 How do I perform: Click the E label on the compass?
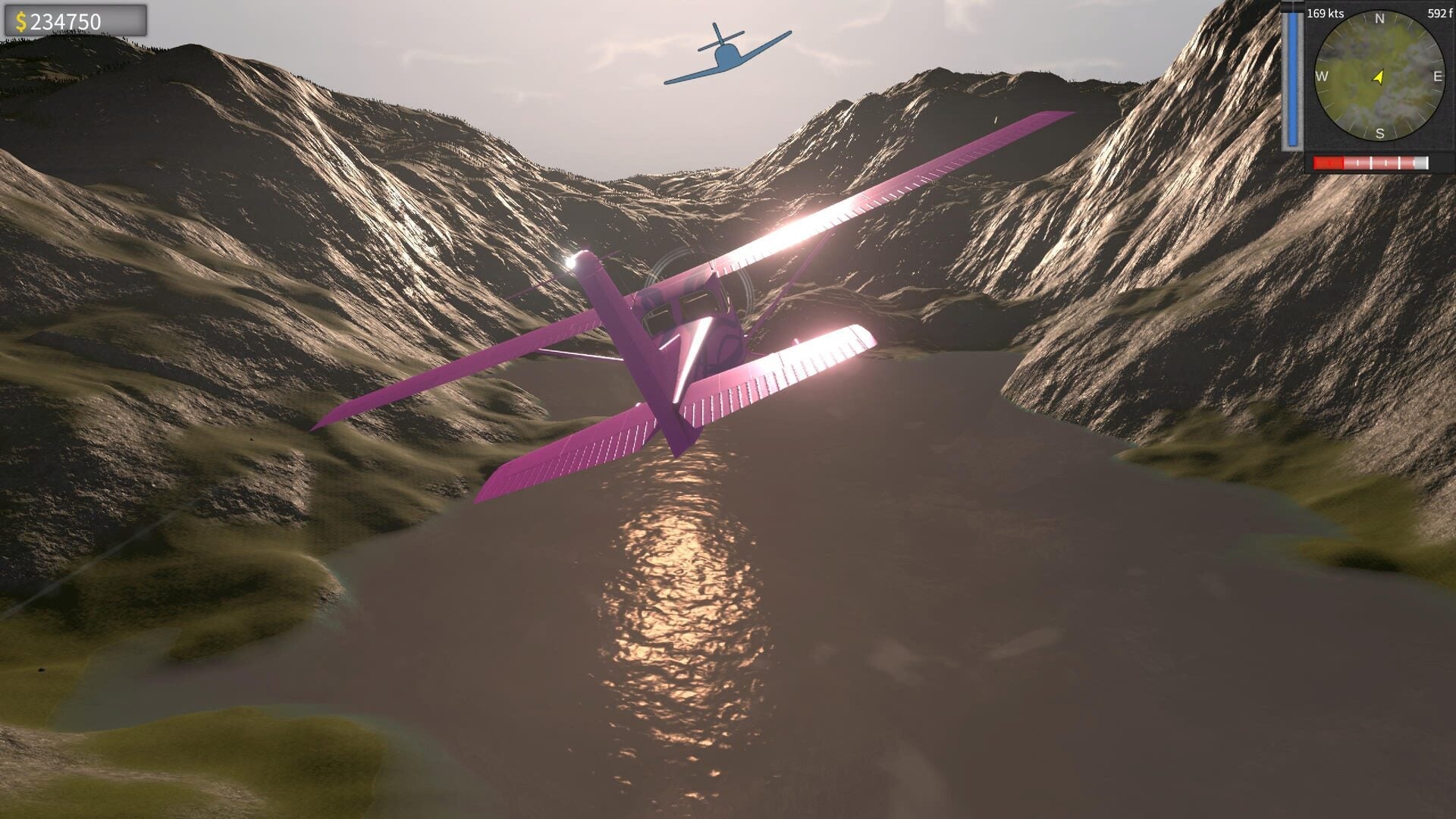(1438, 76)
